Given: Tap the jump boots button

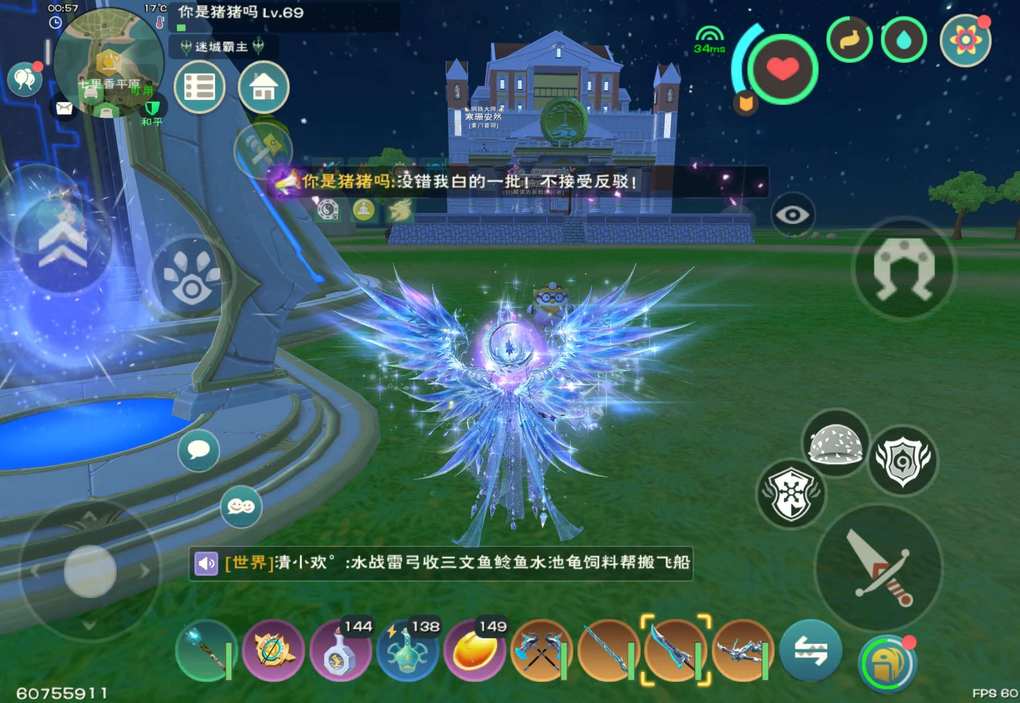Looking at the screenshot, I should point(903,267).
